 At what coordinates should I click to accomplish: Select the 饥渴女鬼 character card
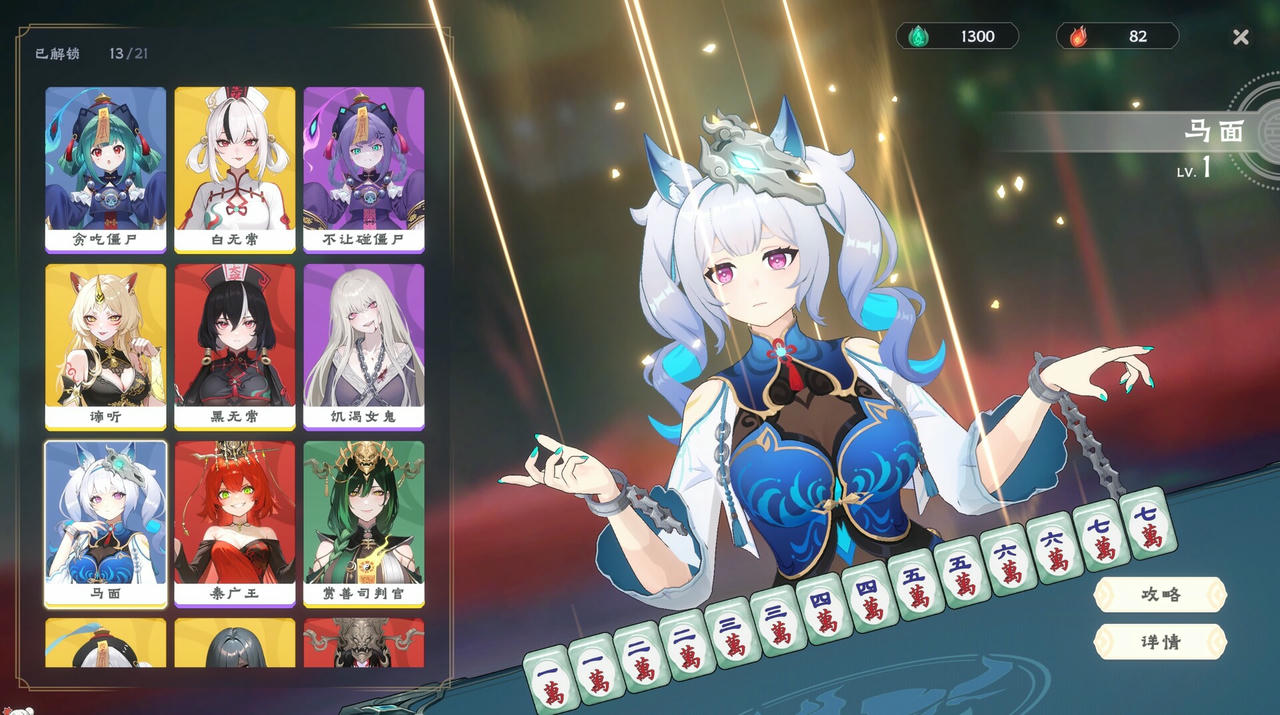(x=364, y=345)
